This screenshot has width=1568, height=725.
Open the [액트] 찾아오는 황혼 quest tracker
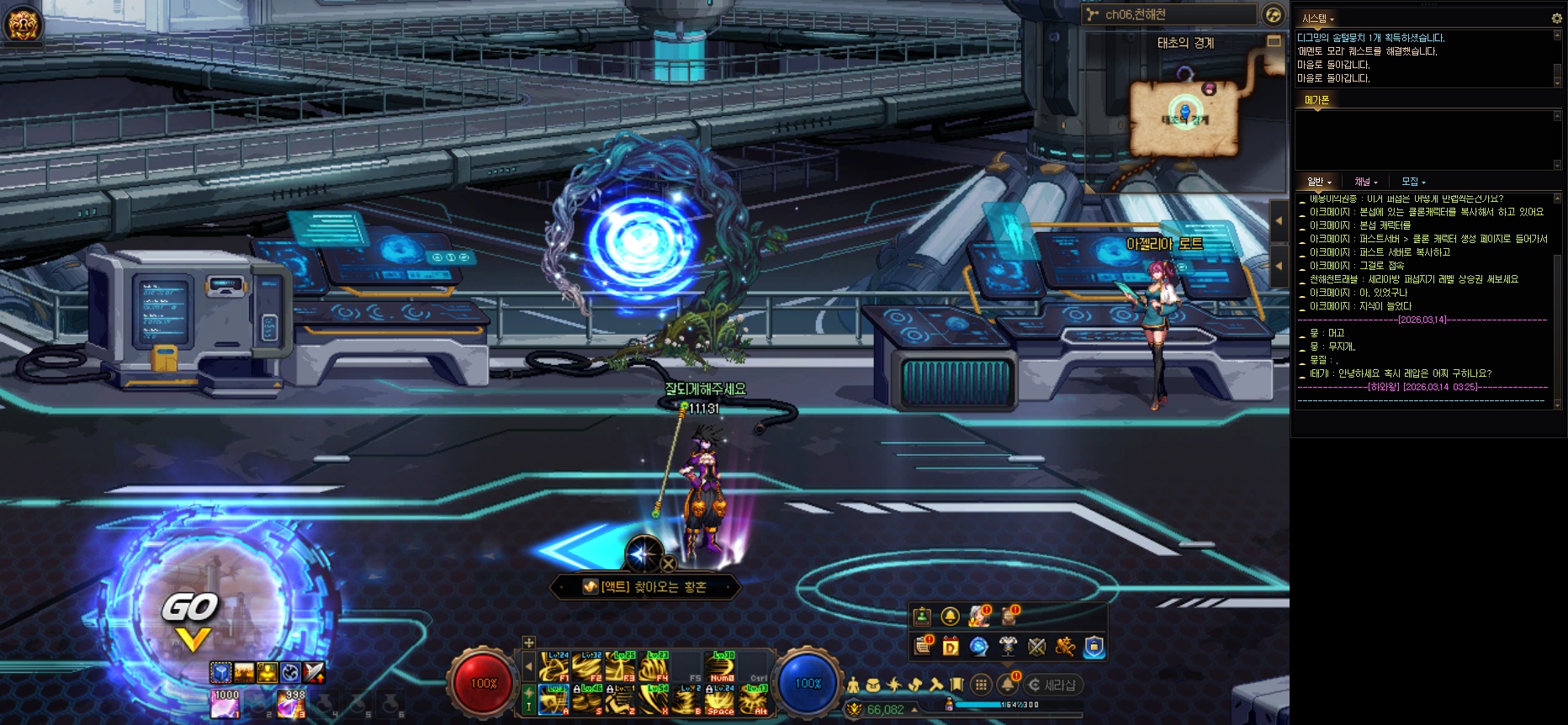[645, 587]
